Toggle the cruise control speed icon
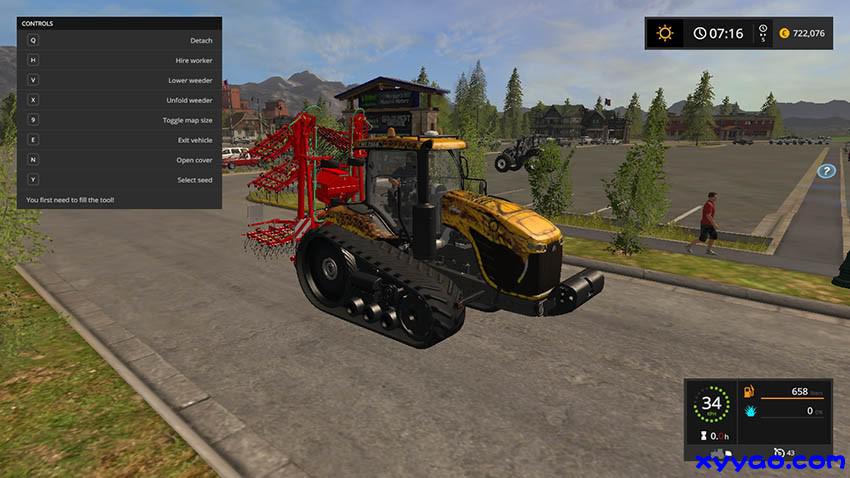 (779, 453)
